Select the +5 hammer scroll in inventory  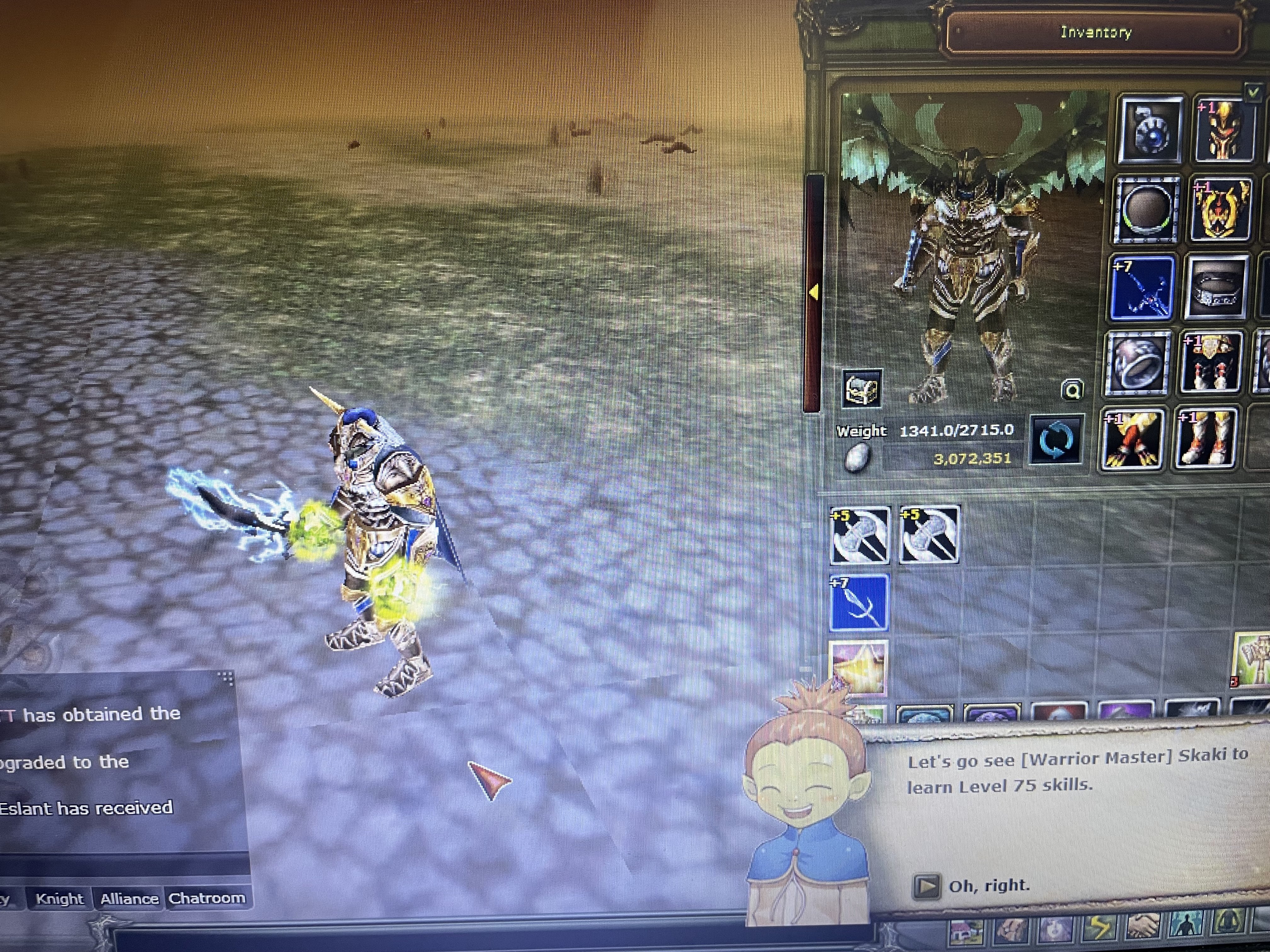click(861, 535)
